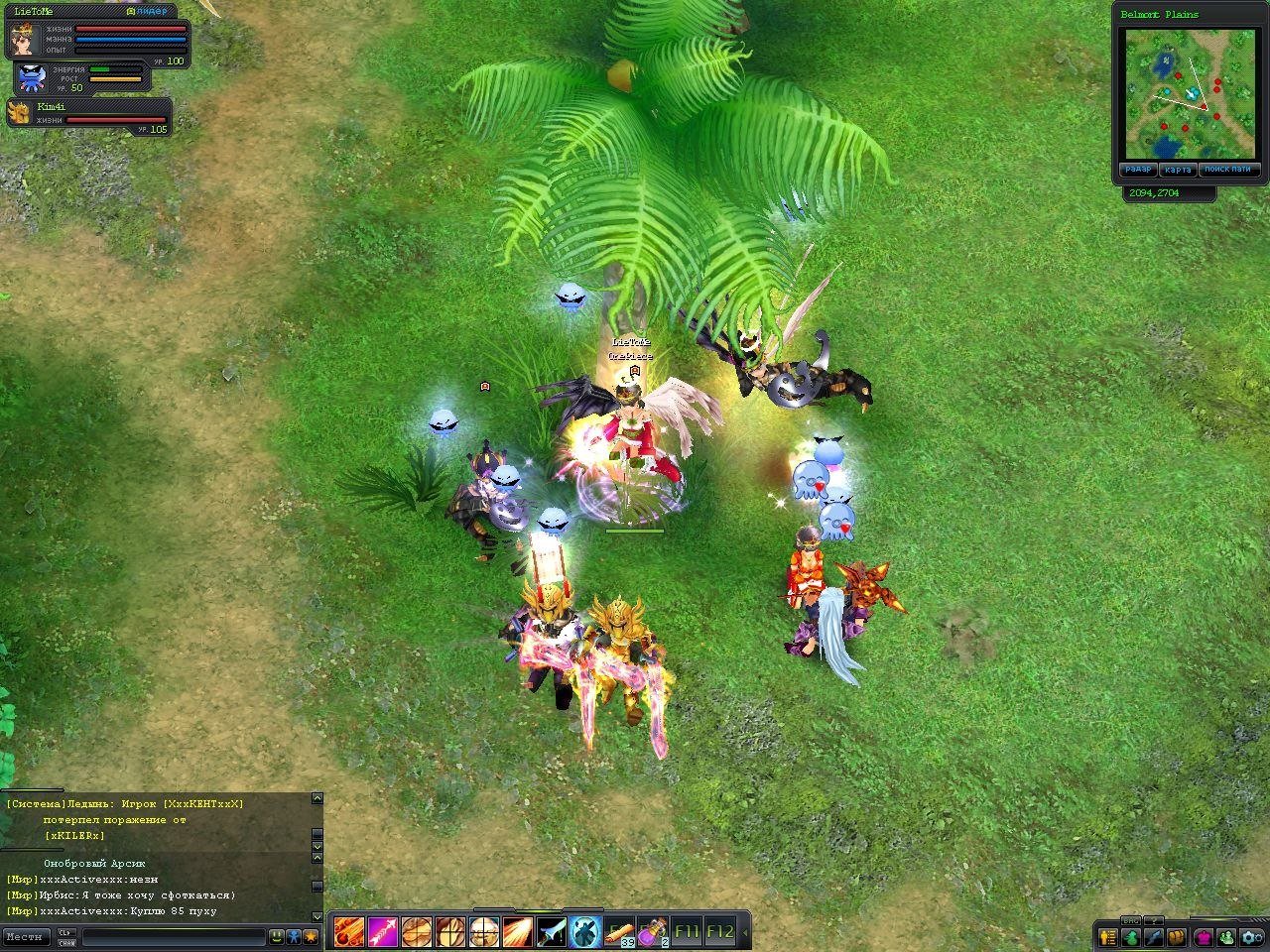The width and height of the screenshot is (1270, 952).
Task: Open the chat smiley emoticon menu
Action: pos(277,935)
